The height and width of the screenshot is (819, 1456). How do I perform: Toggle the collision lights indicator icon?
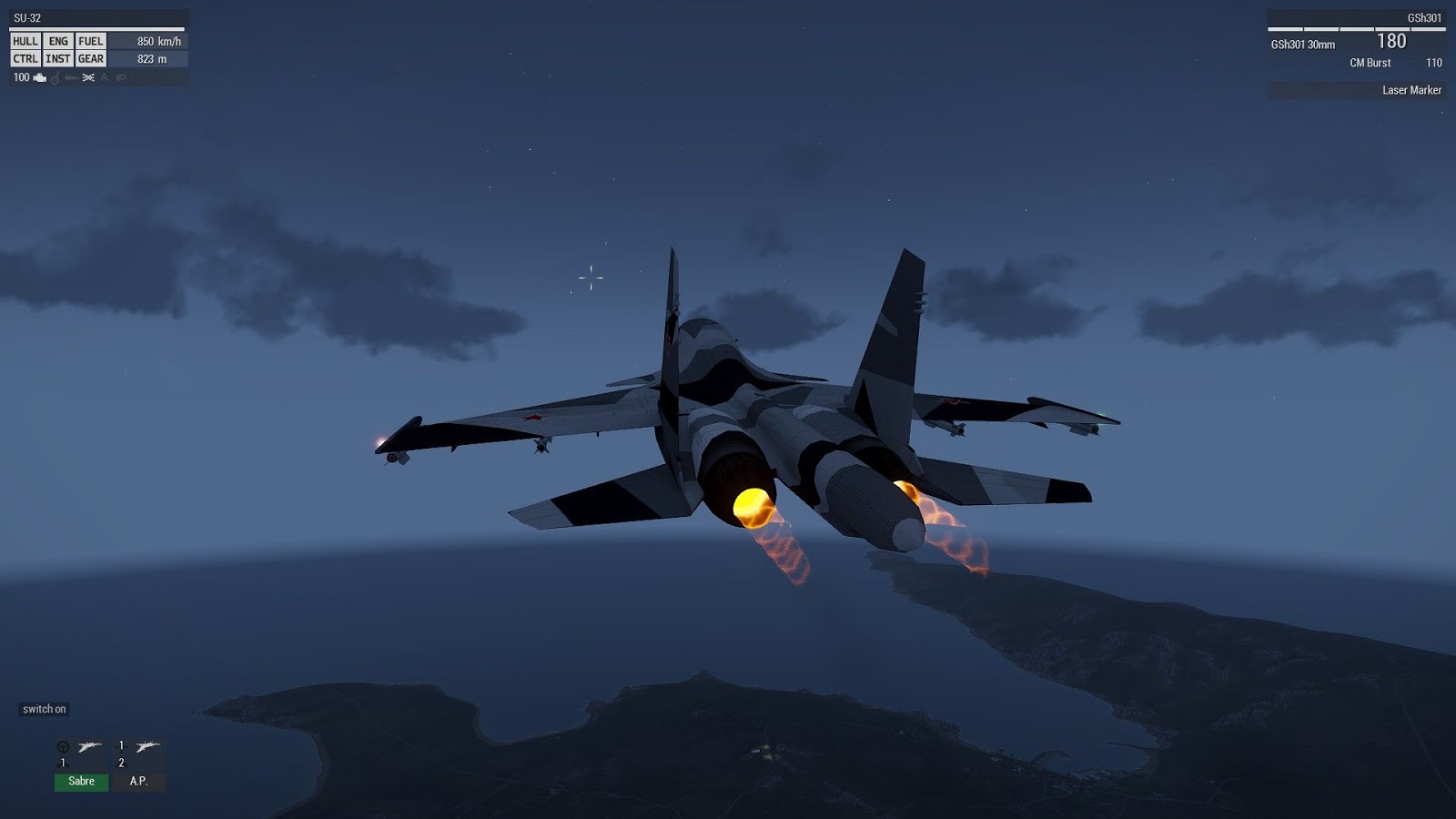[x=88, y=78]
